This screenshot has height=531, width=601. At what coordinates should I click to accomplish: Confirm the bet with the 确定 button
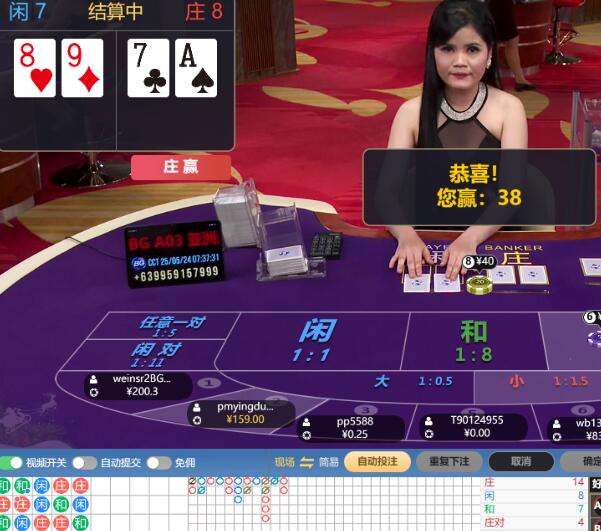(x=582, y=462)
